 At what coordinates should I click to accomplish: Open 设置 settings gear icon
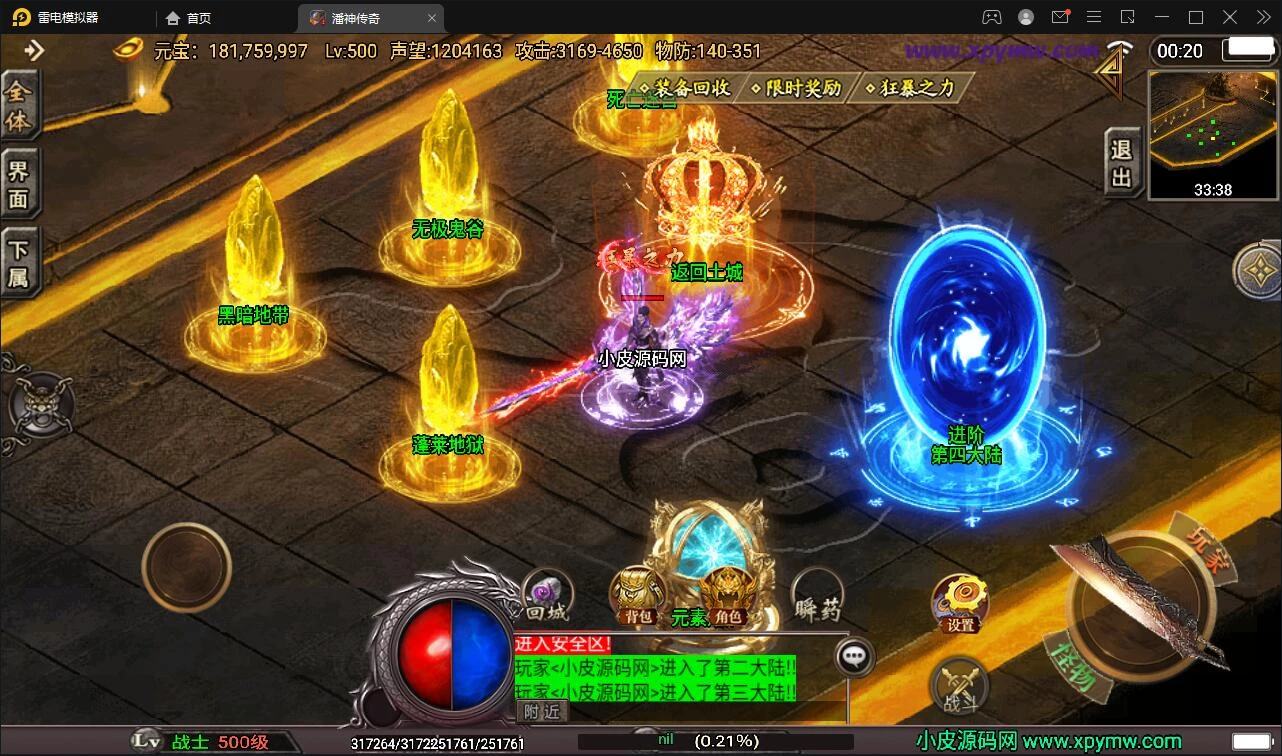pyautogui.click(x=960, y=603)
